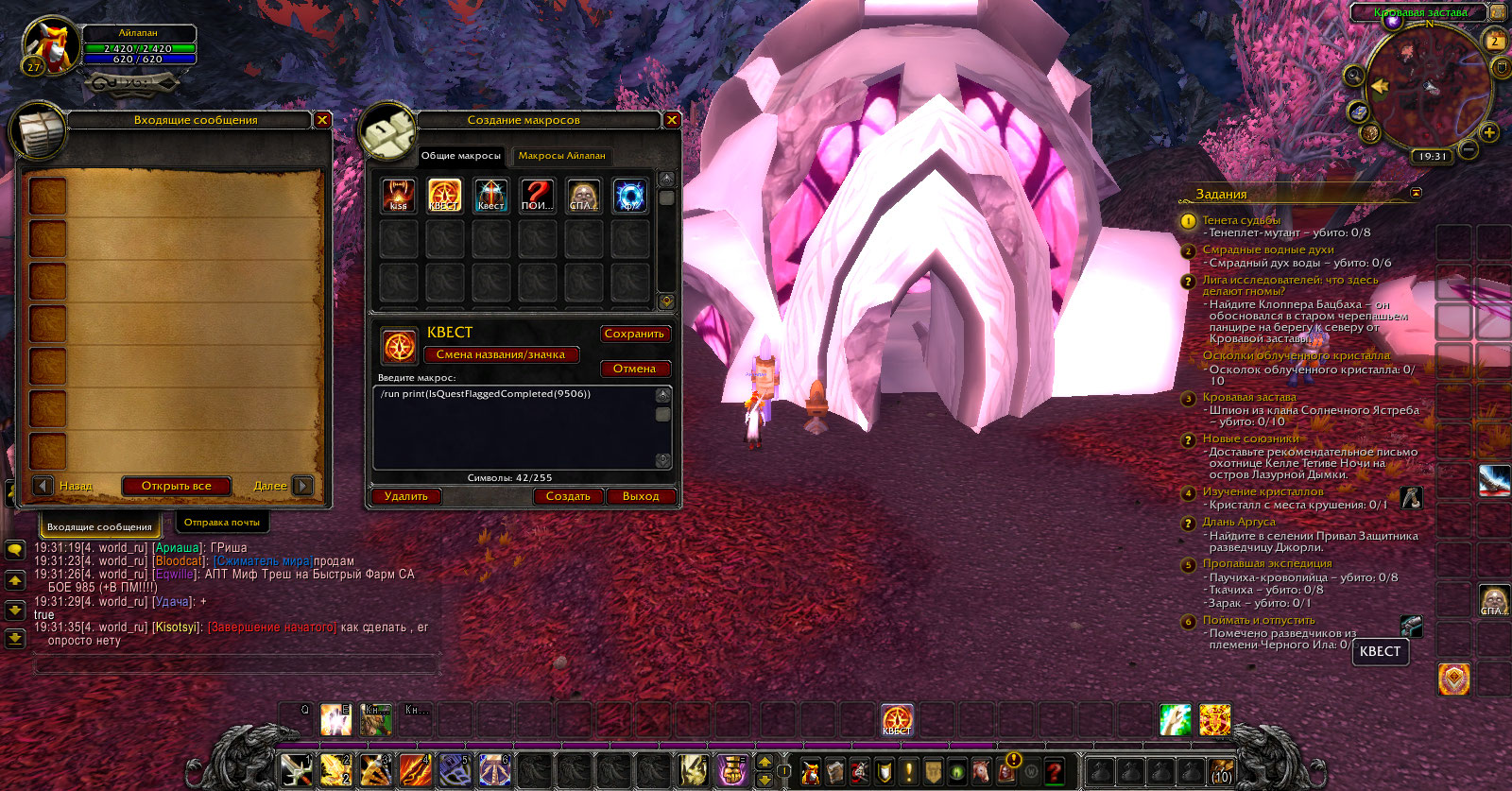Select the kiss macro icon
Image resolution: width=1512 pixels, height=791 pixels.
point(399,196)
